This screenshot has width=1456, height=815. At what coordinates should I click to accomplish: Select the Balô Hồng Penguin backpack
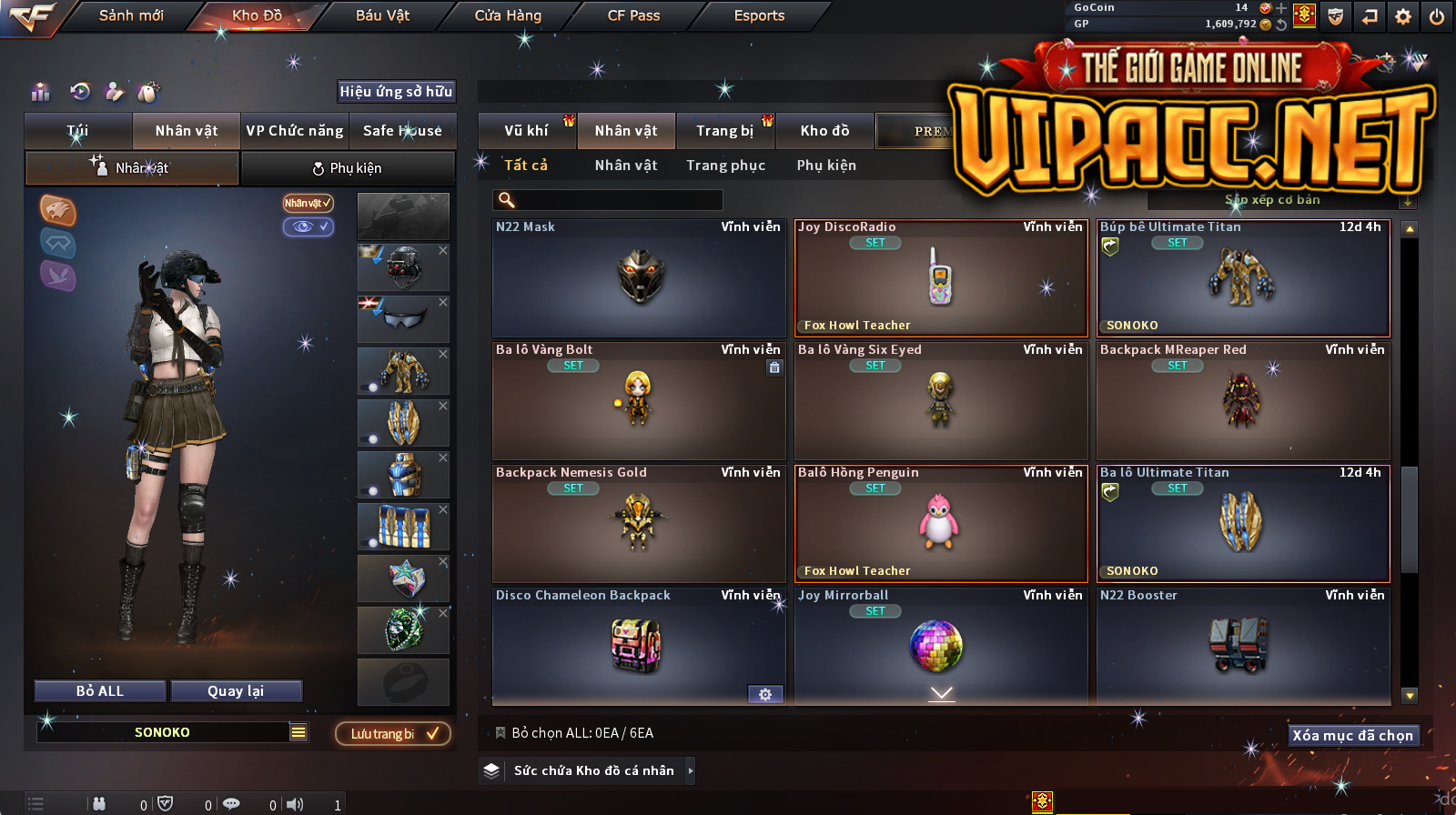point(941,524)
